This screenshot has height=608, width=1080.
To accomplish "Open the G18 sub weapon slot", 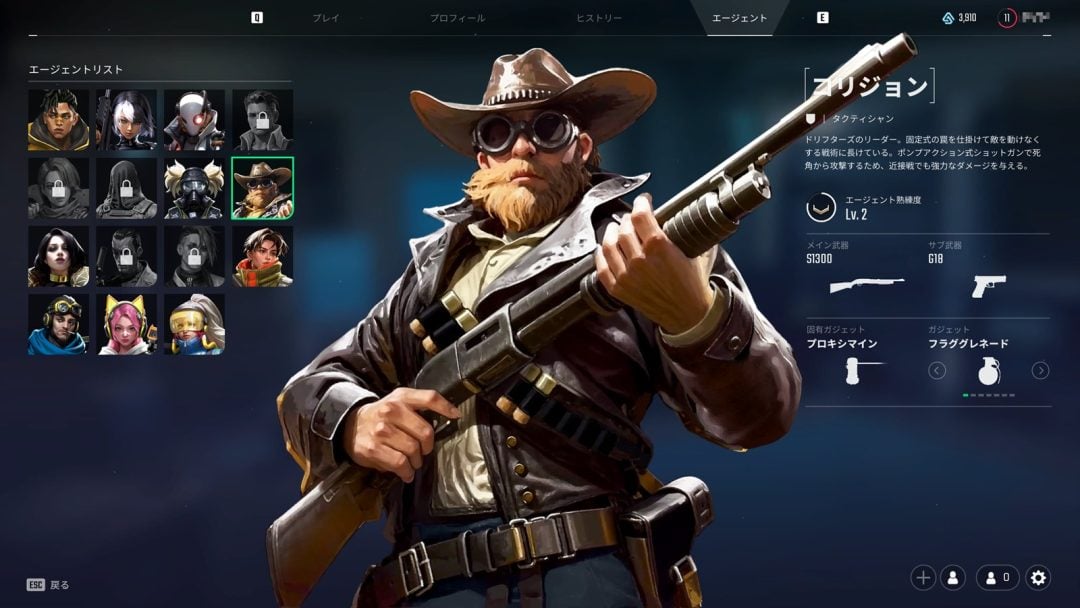I will click(x=988, y=285).
